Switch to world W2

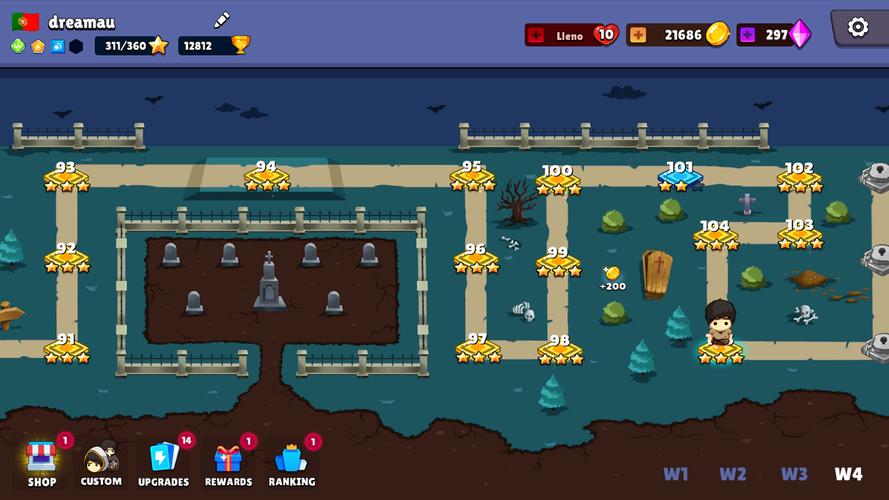733,474
